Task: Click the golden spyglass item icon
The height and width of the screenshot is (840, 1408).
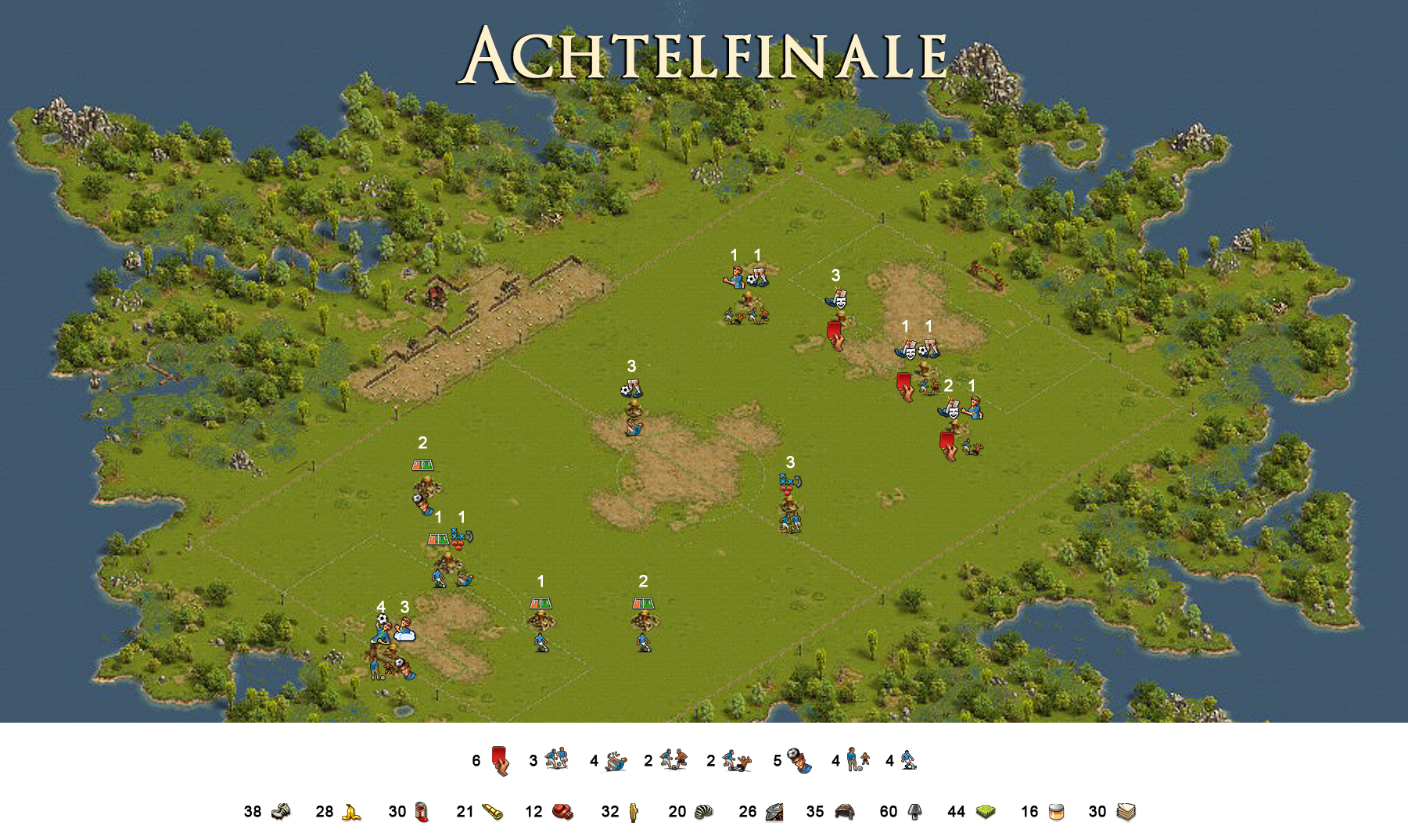Action: (492, 812)
